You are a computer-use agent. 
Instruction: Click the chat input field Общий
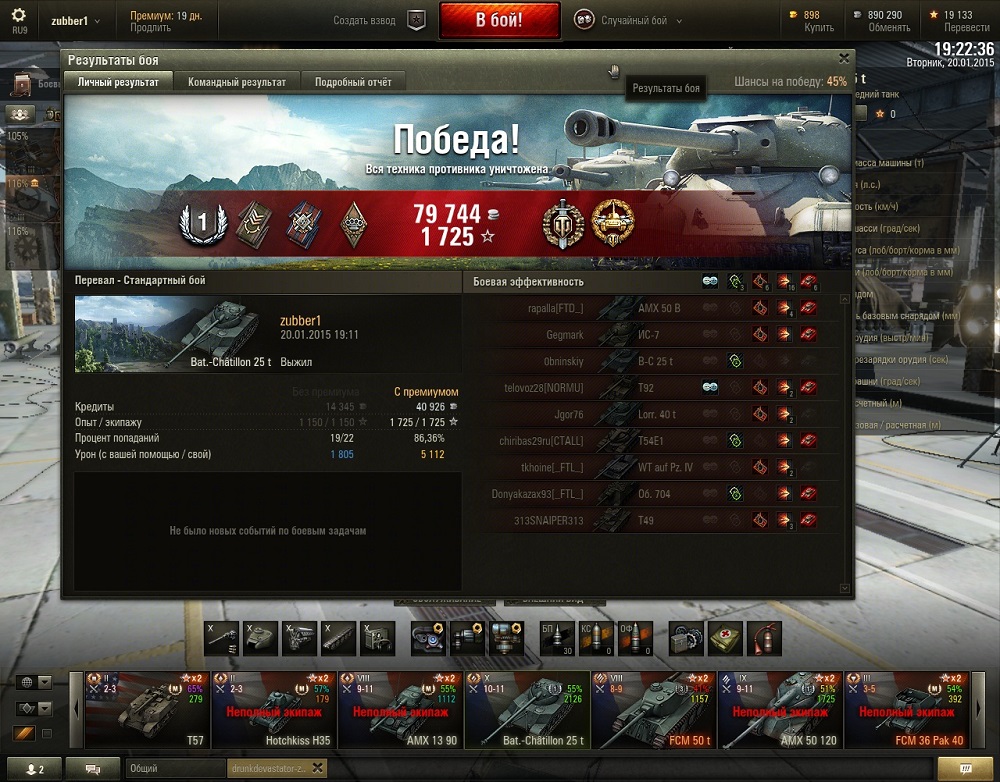175,768
